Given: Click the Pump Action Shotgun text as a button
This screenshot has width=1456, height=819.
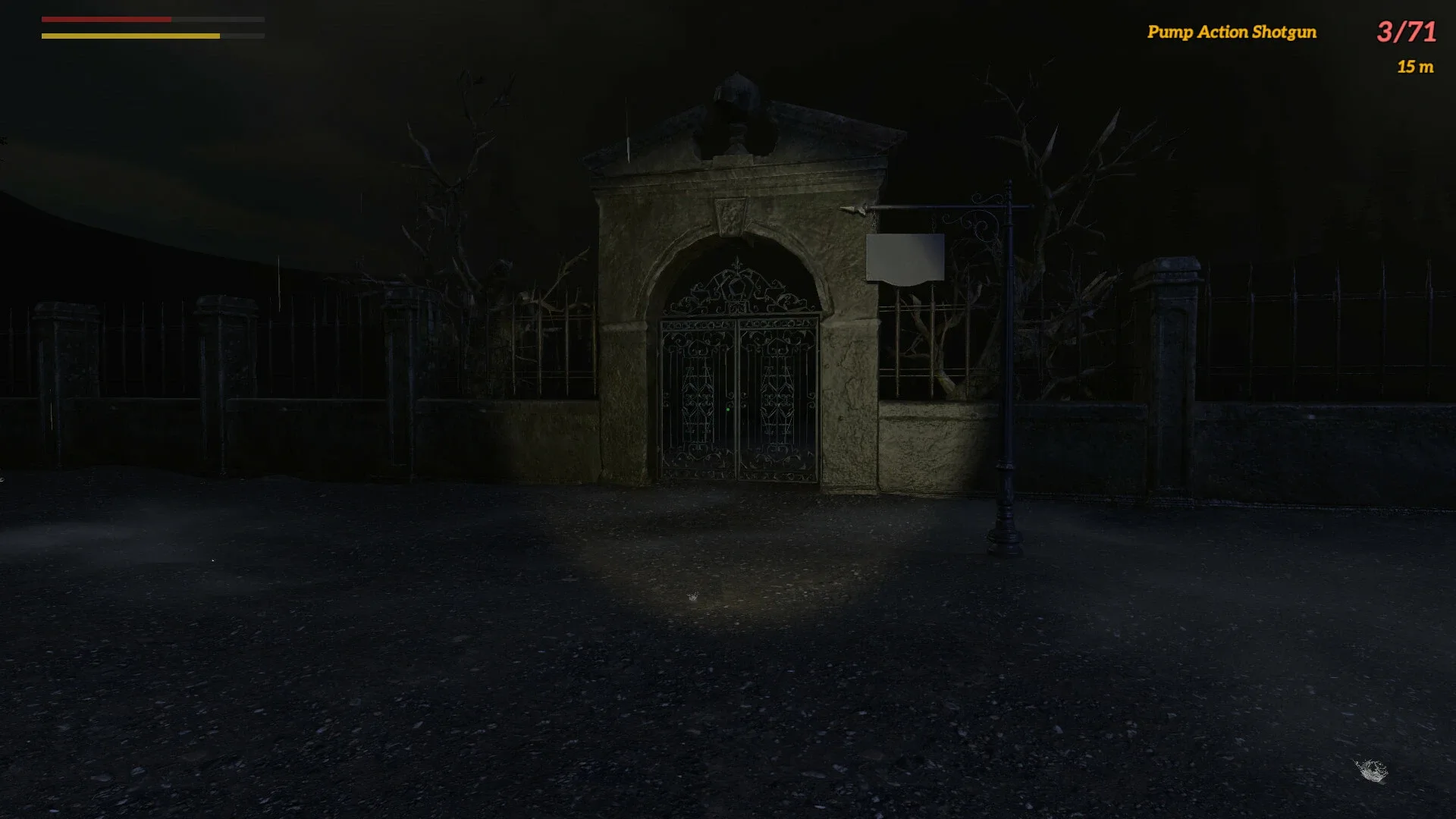Looking at the screenshot, I should coord(1232,33).
